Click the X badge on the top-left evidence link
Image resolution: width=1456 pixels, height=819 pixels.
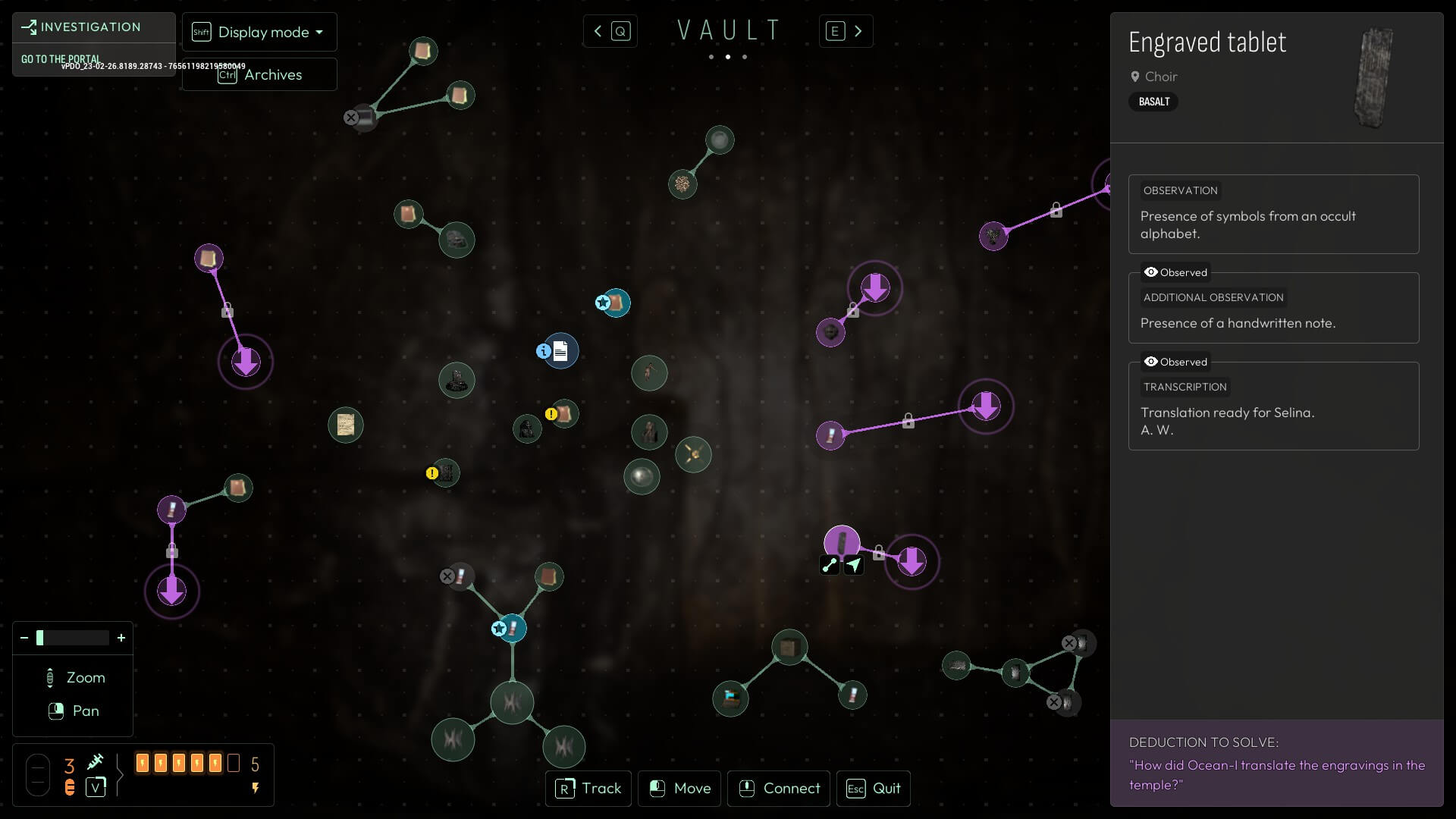[x=351, y=118]
